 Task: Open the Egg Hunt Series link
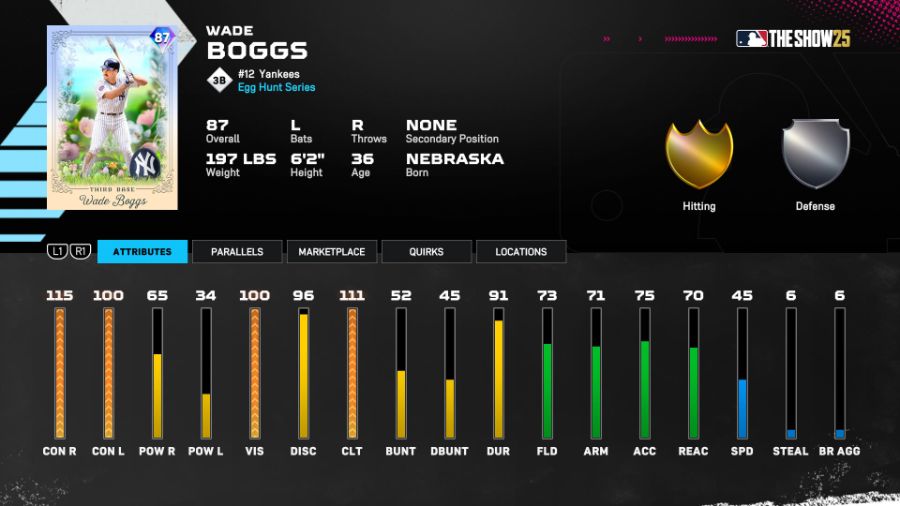276,88
